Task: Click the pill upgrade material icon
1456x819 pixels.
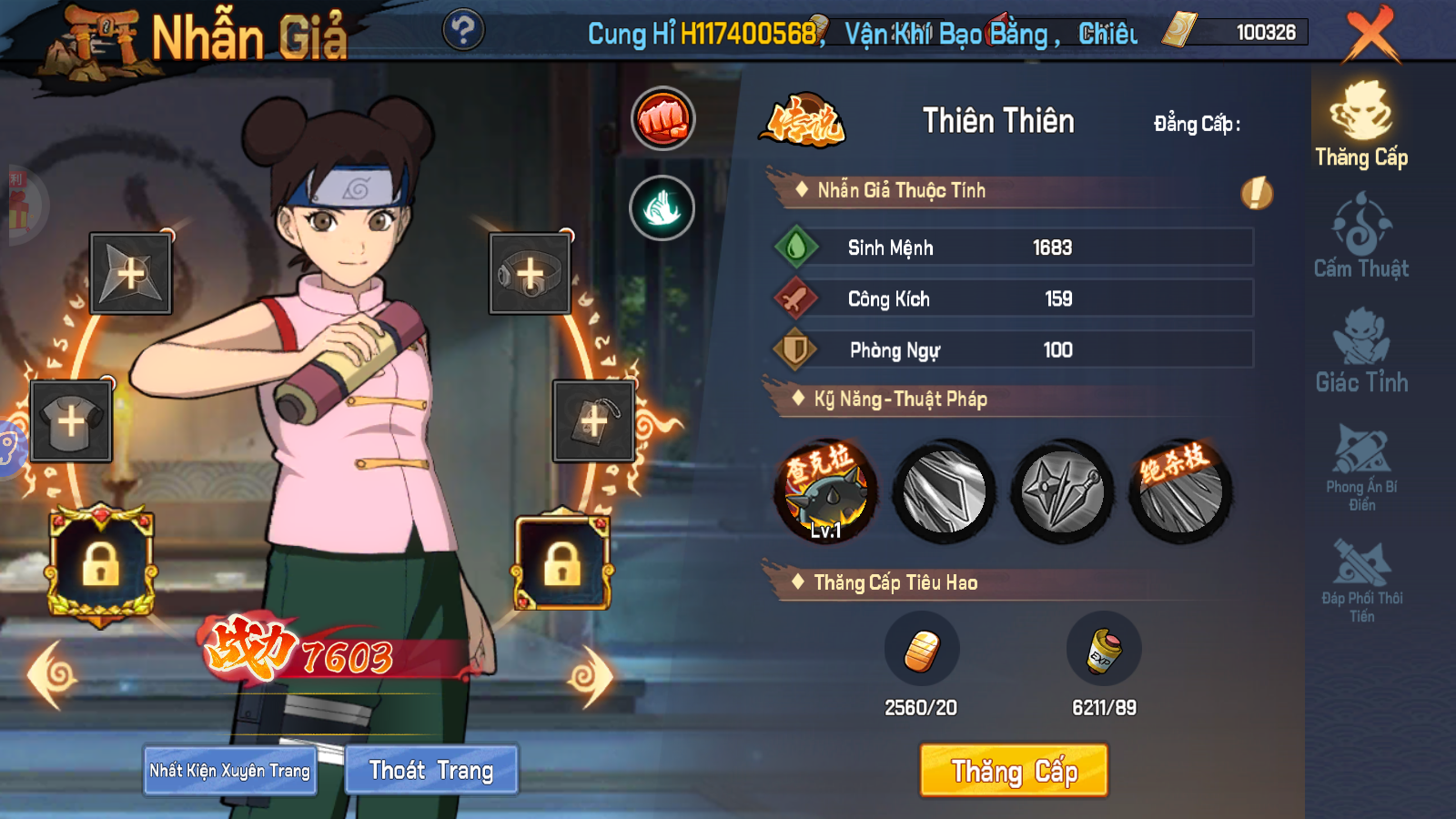Action: click(x=923, y=648)
